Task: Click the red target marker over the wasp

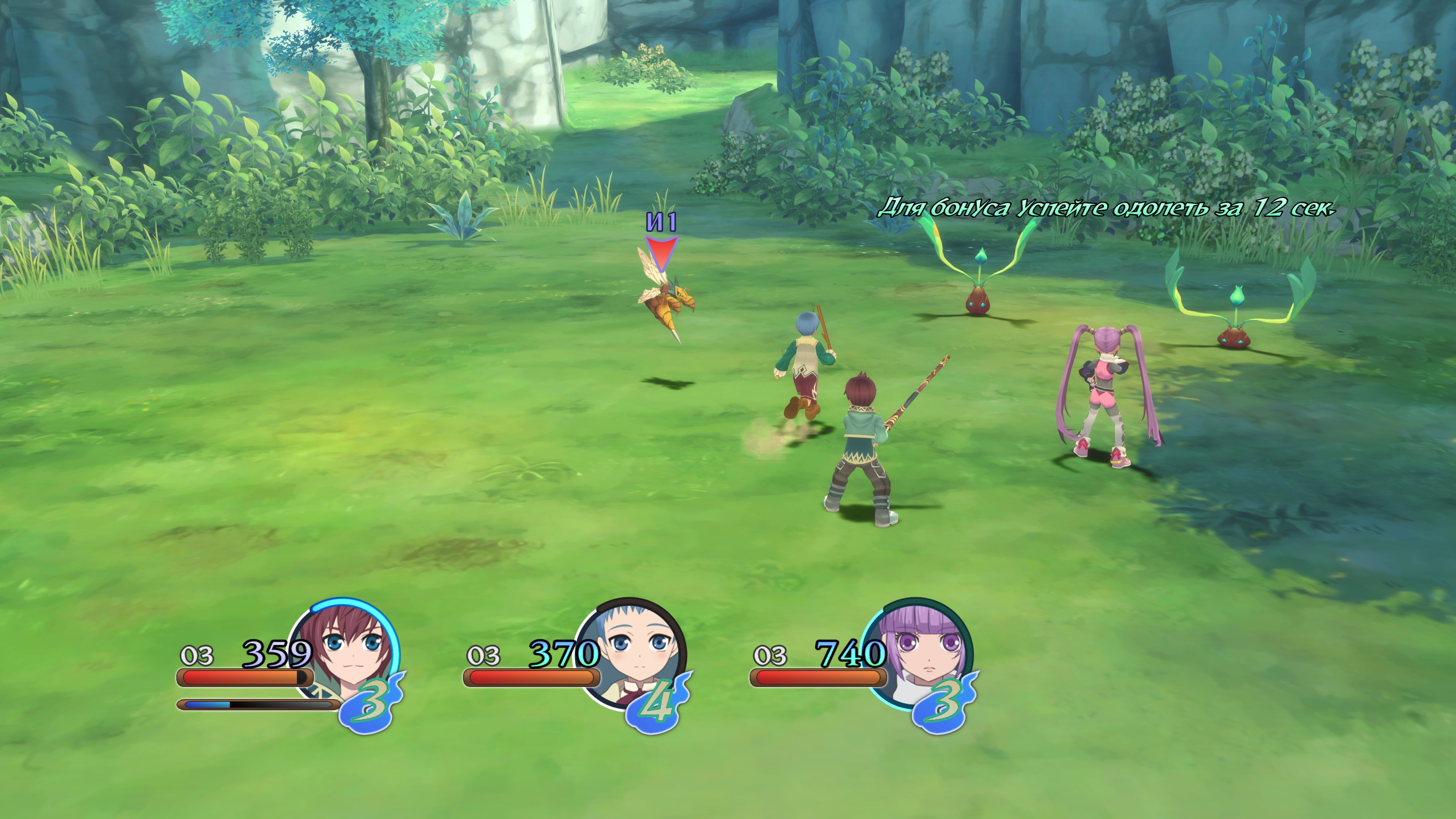Action: pos(661,253)
